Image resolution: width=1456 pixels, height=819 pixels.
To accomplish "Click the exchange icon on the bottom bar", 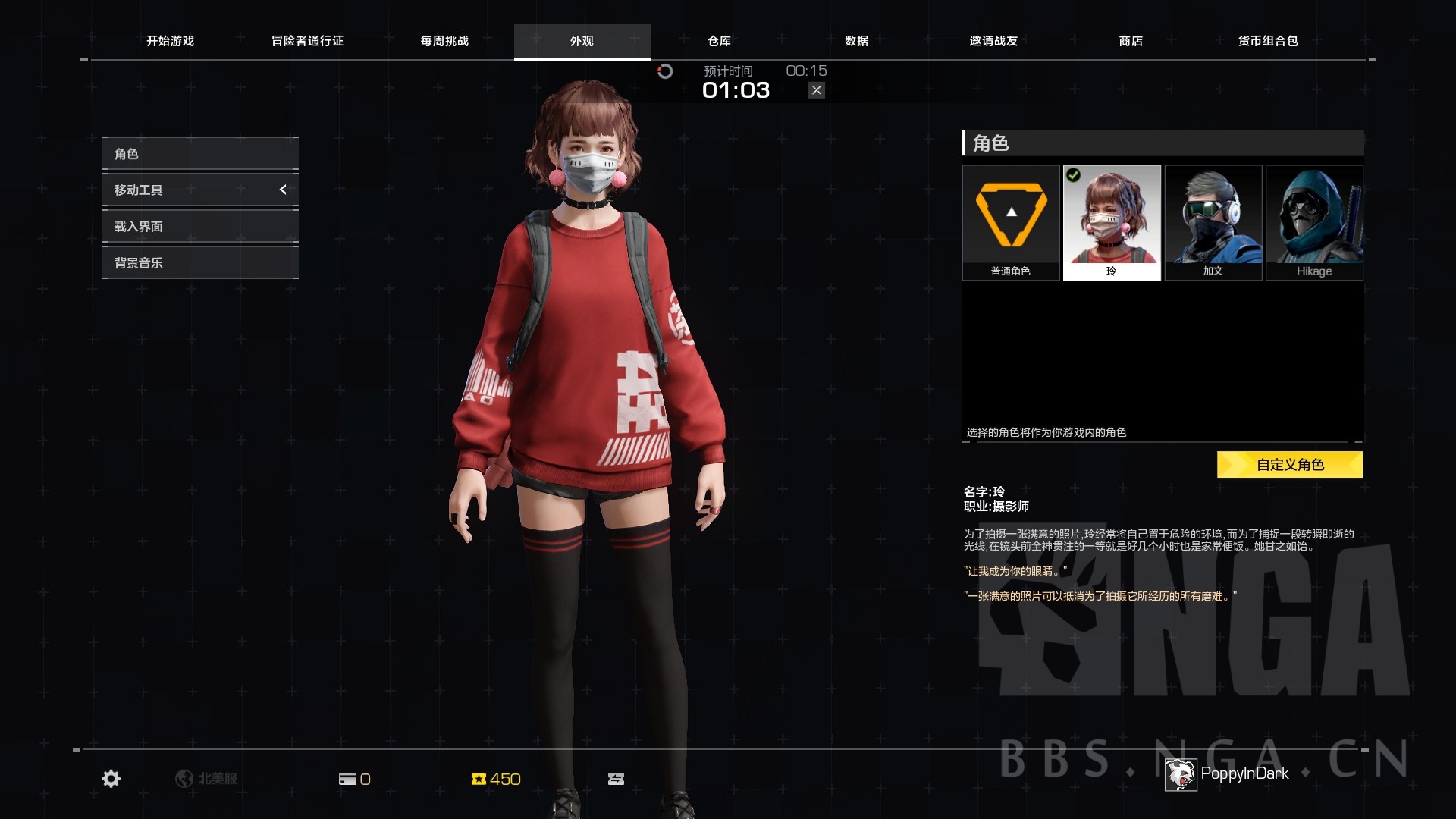I will [x=617, y=779].
